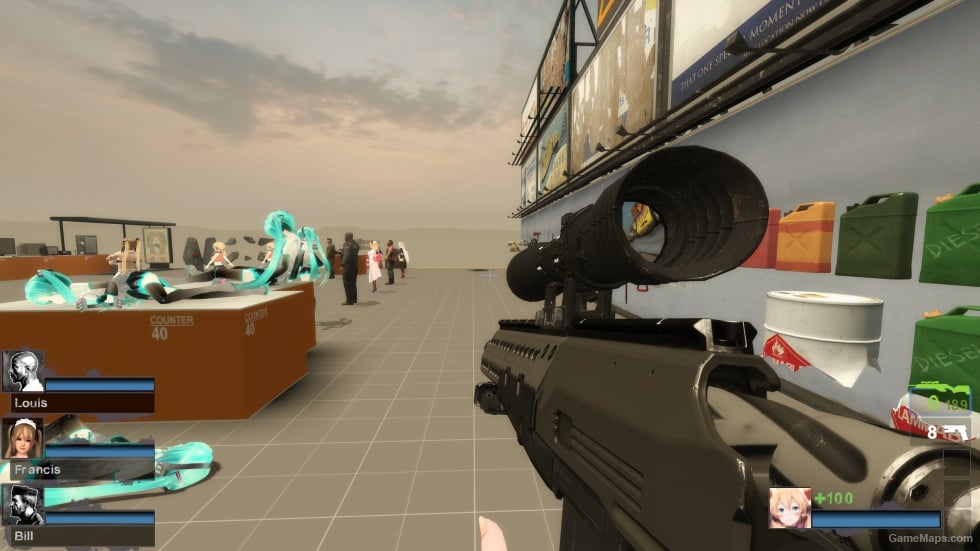Choose Bill's teammate portrait
This screenshot has width=980, height=551.
point(23,506)
